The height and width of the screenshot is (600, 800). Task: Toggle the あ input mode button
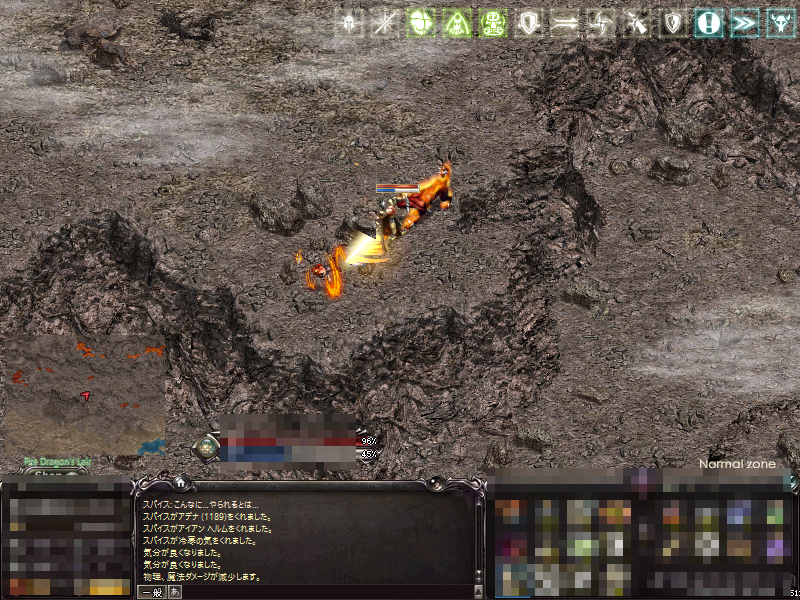click(175, 592)
